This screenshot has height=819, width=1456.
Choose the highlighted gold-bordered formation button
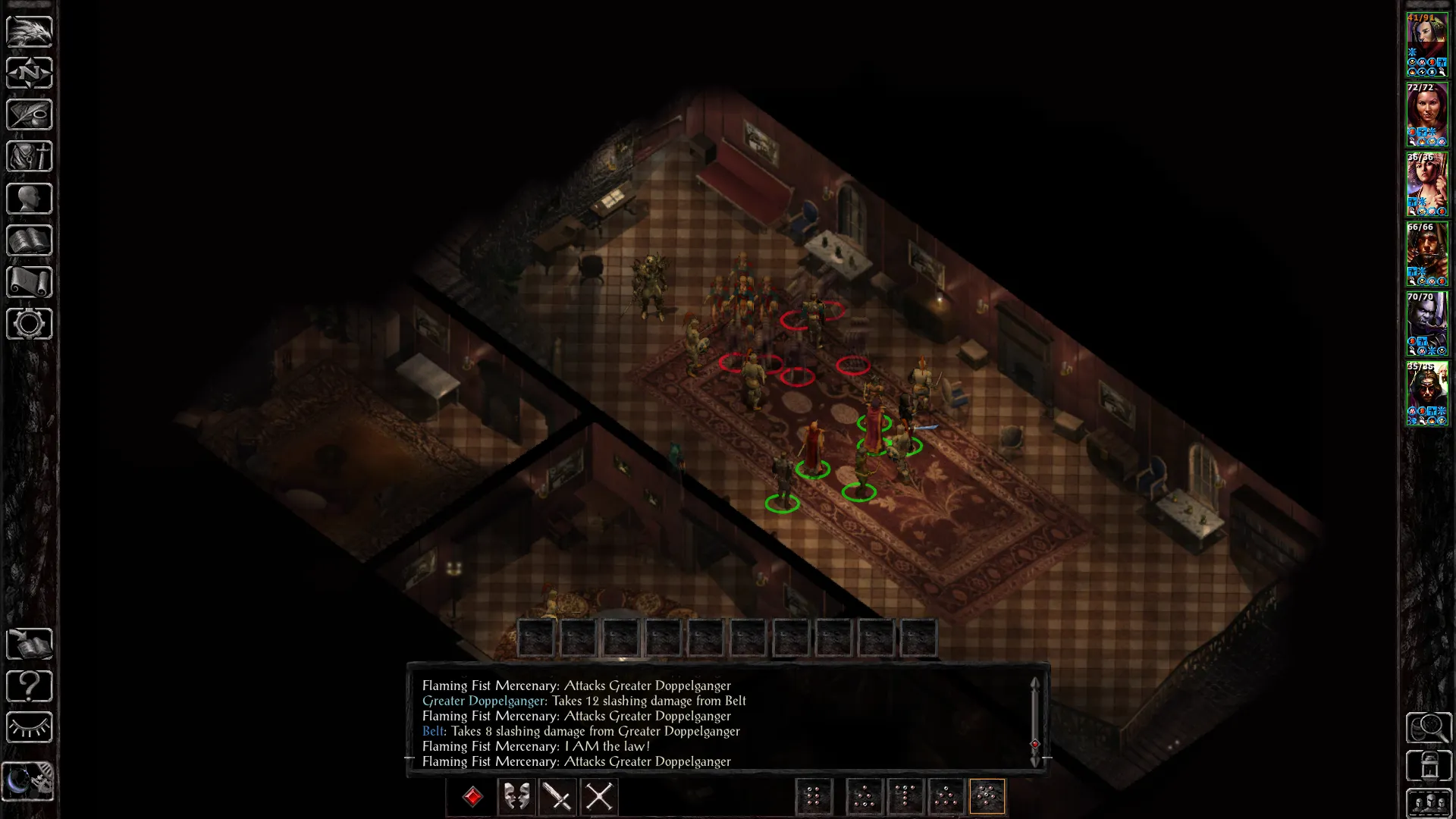pos(987,797)
